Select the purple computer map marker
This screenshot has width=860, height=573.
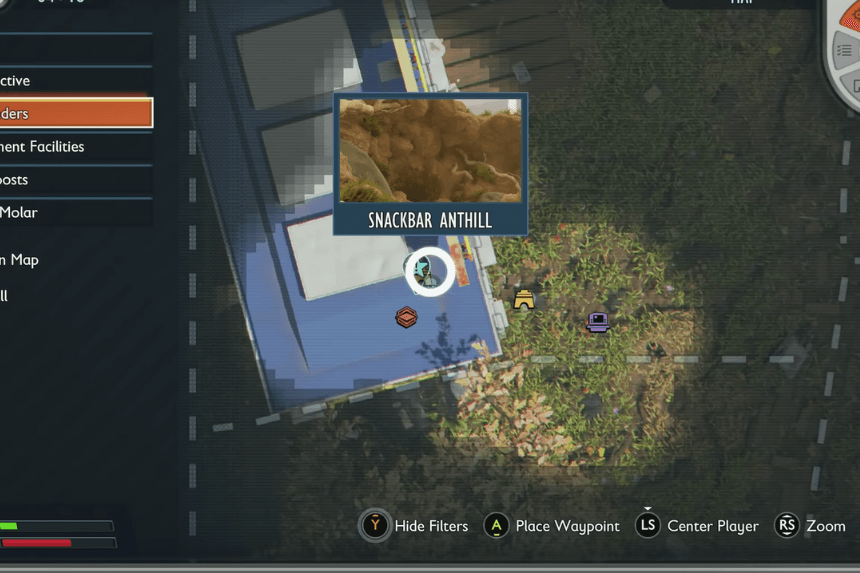598,322
